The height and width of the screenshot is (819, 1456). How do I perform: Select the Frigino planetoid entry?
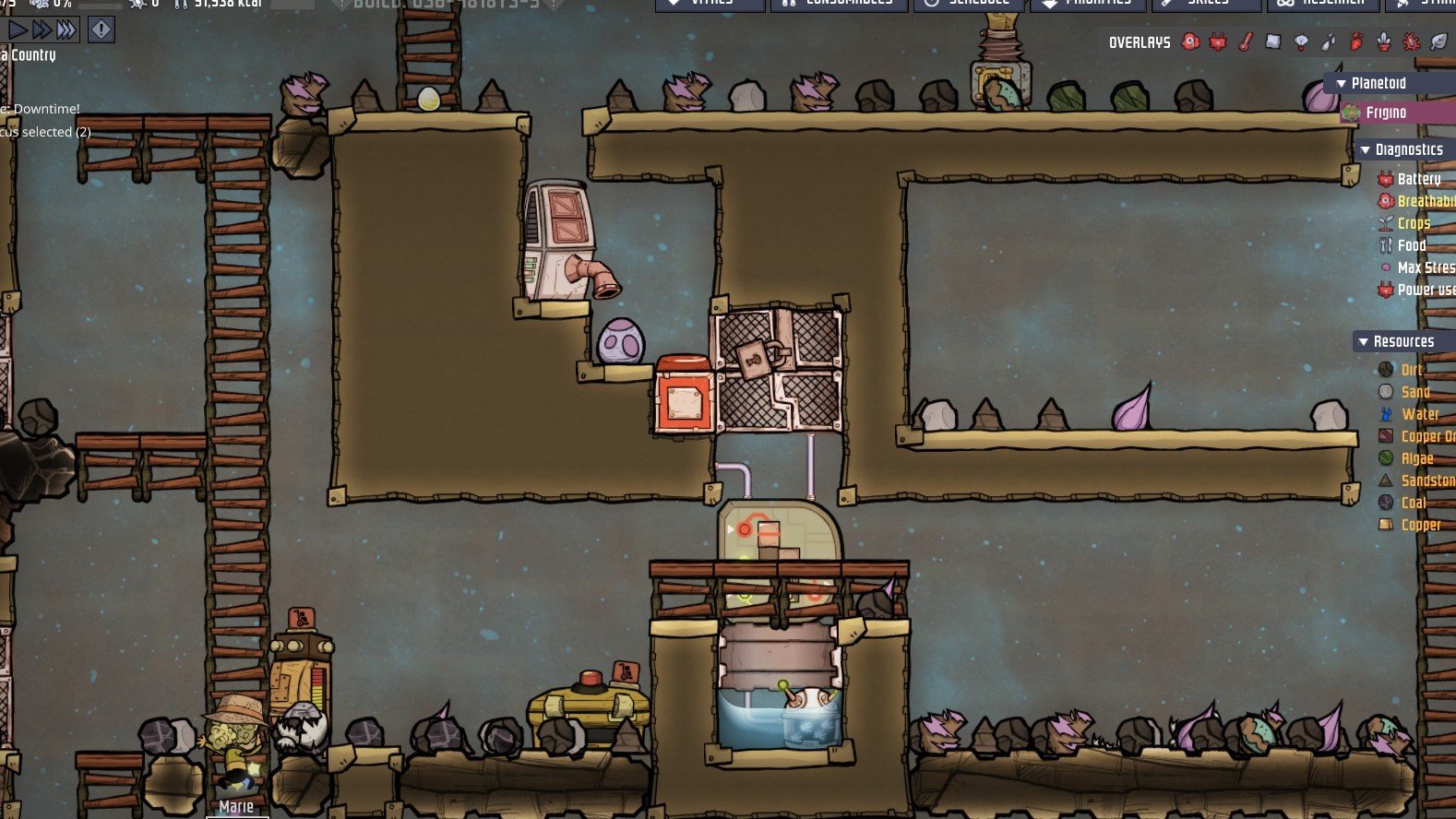pos(1386,113)
